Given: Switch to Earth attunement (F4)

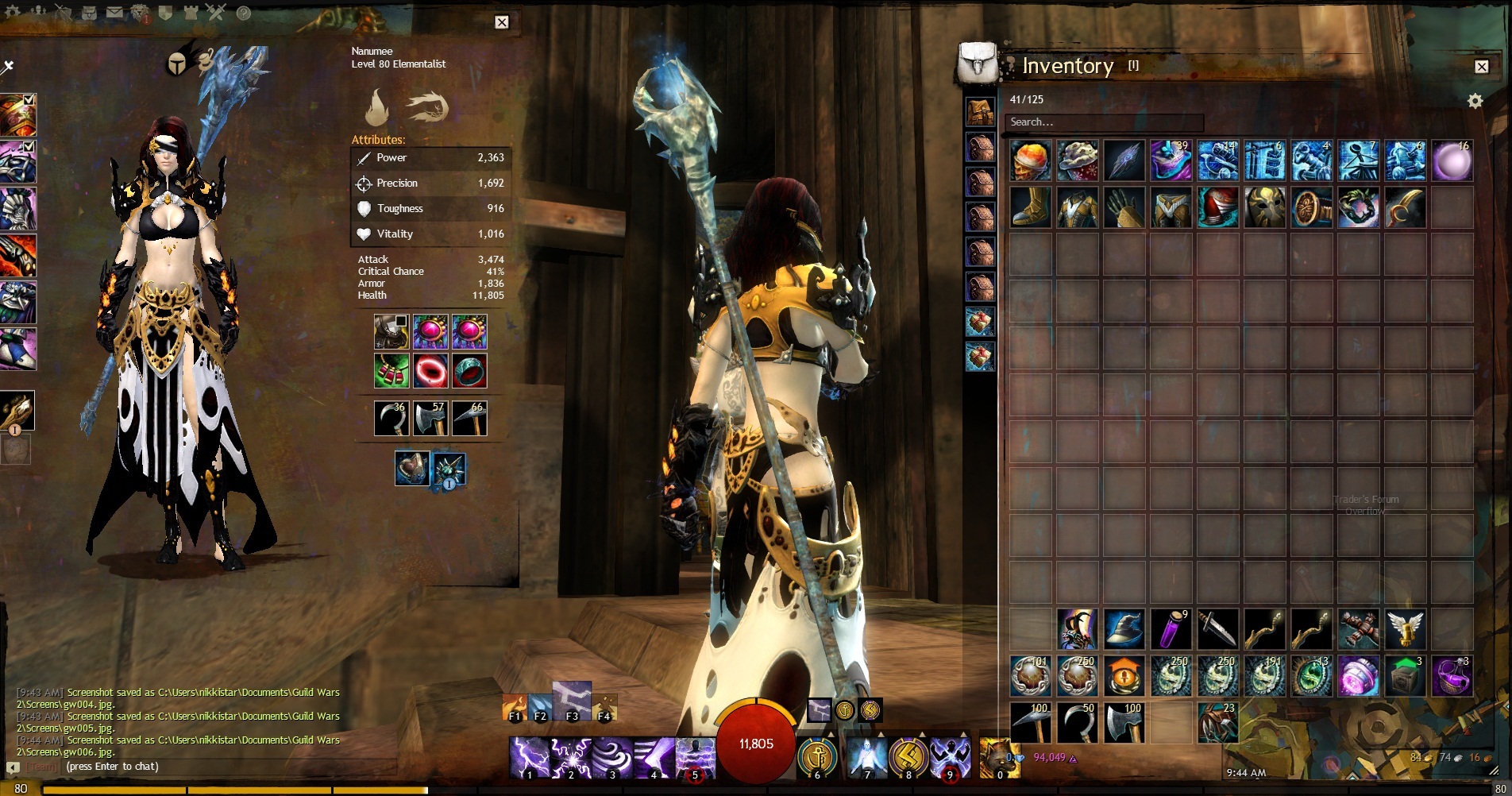Looking at the screenshot, I should pos(604,707).
